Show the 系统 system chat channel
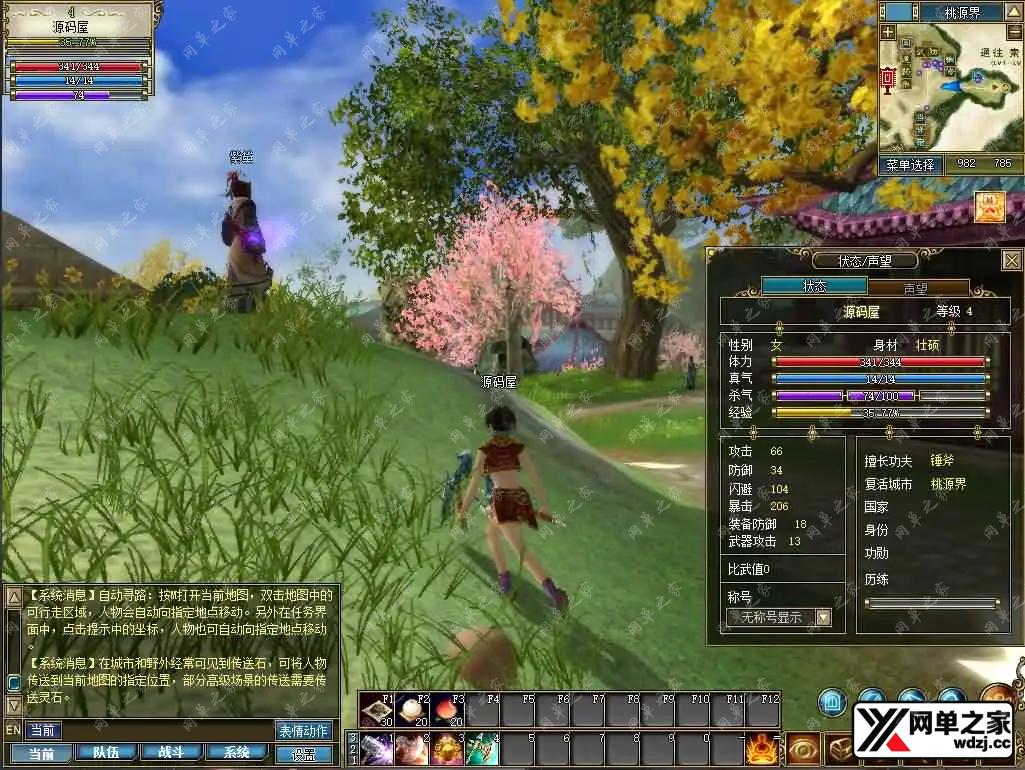Screen dimensions: 1025x770 tap(237, 752)
